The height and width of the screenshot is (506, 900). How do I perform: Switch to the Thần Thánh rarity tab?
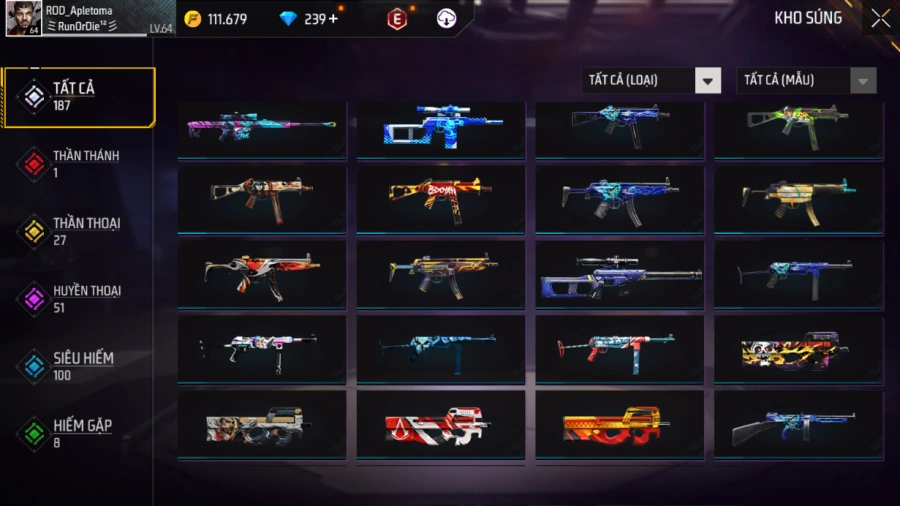(78, 164)
